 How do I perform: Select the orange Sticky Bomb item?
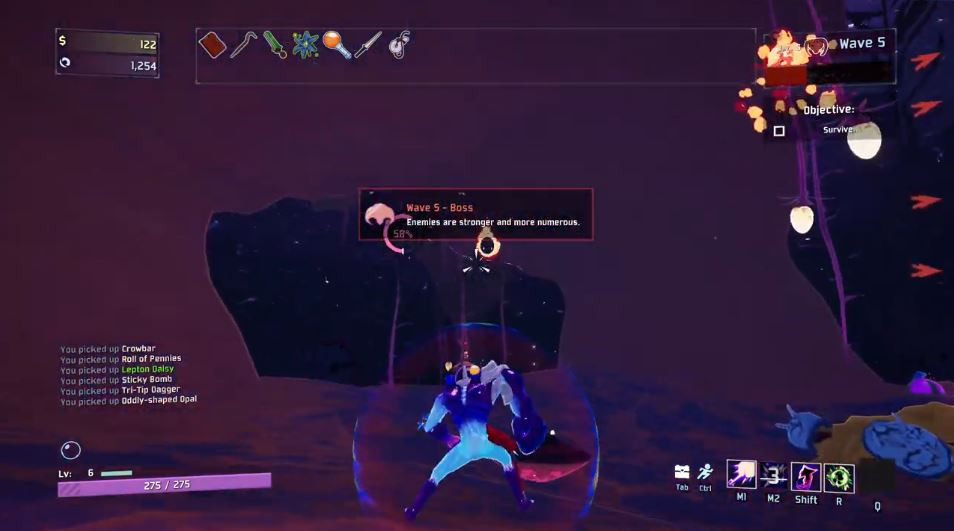(336, 45)
